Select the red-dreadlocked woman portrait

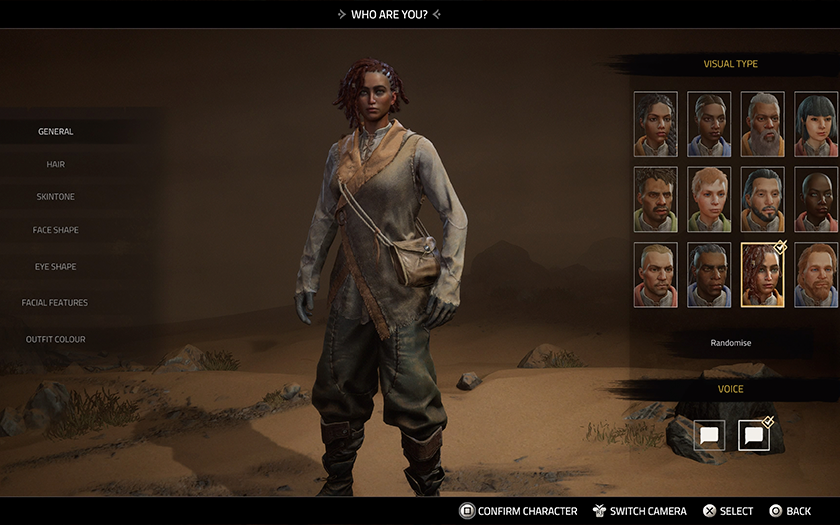[762, 275]
